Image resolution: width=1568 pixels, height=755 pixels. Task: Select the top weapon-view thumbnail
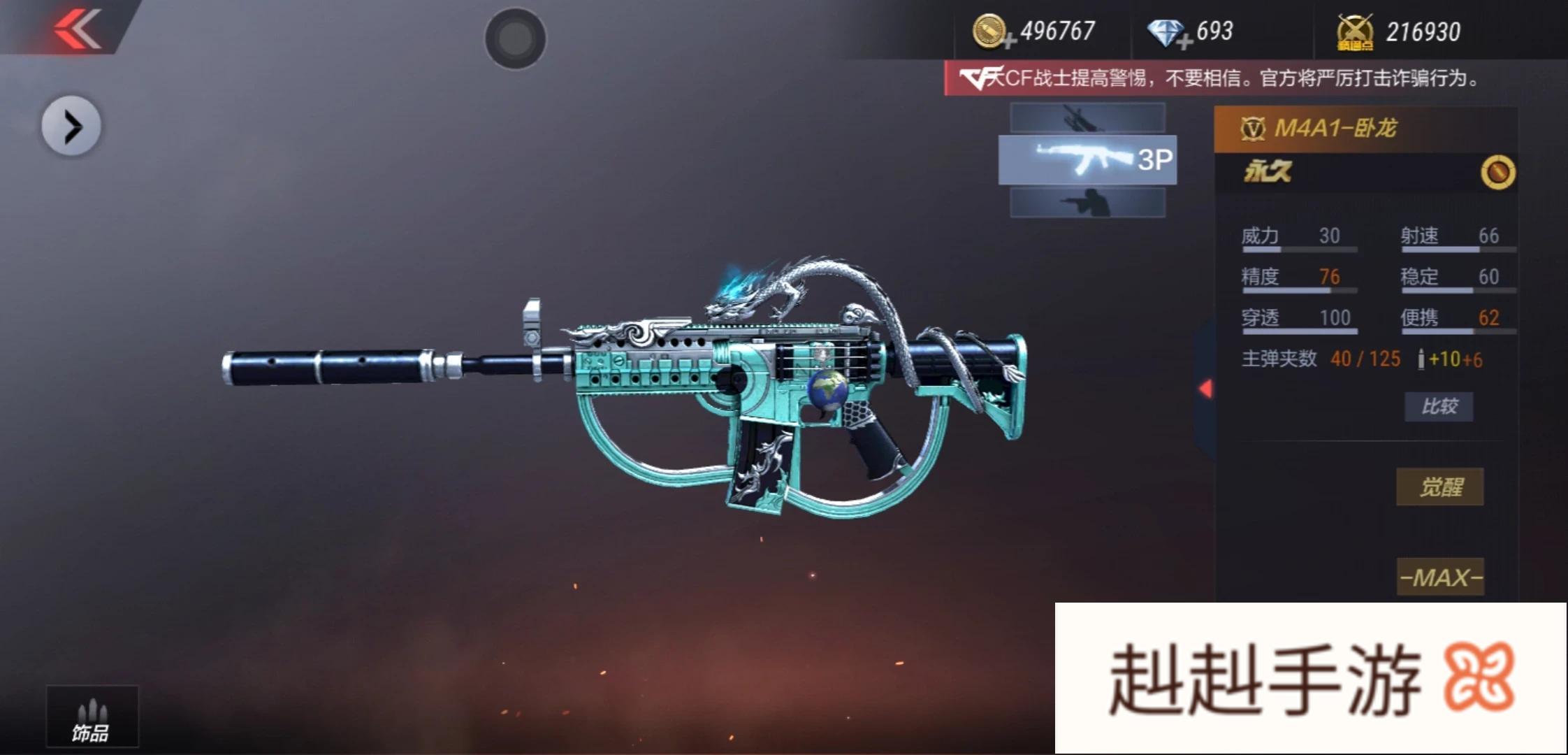pos(1087,118)
